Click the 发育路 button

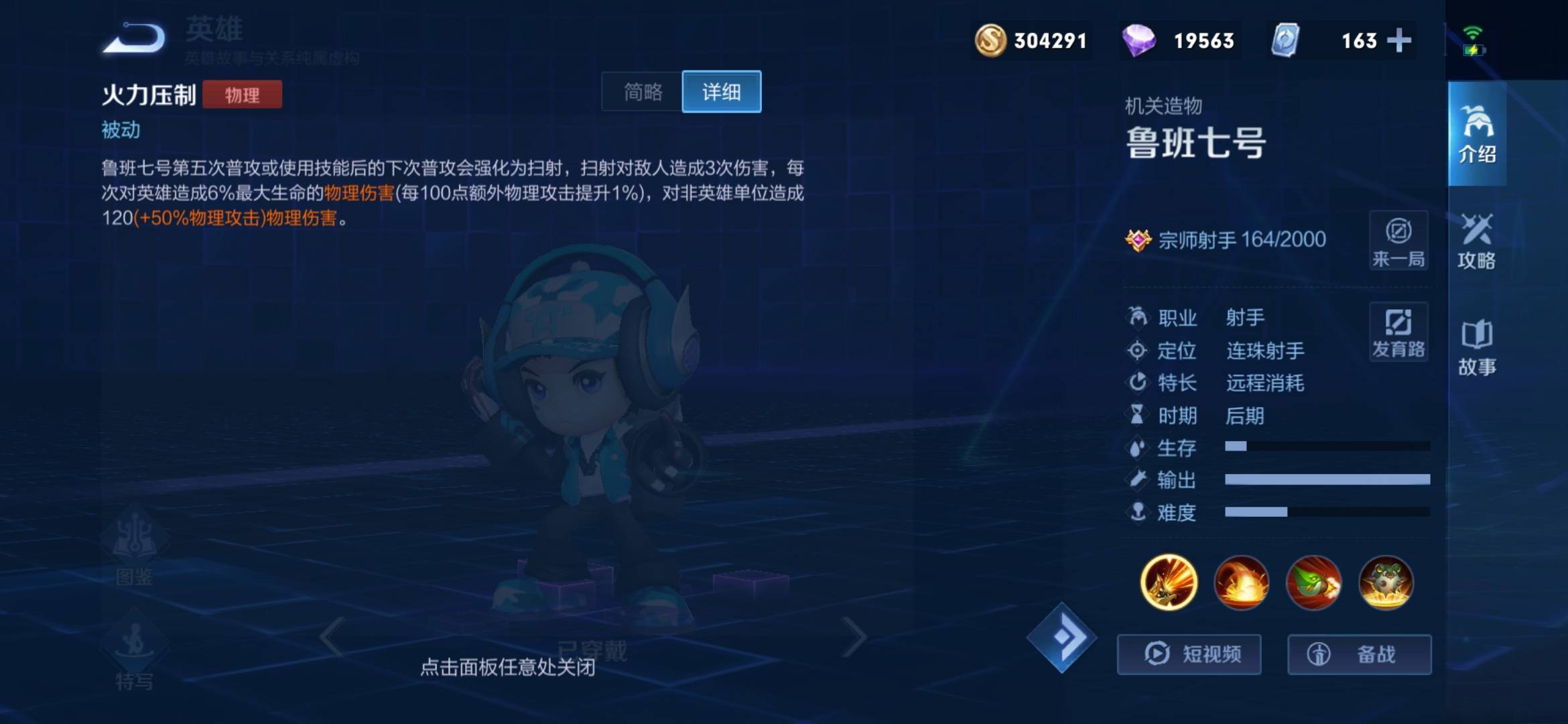(x=1398, y=332)
